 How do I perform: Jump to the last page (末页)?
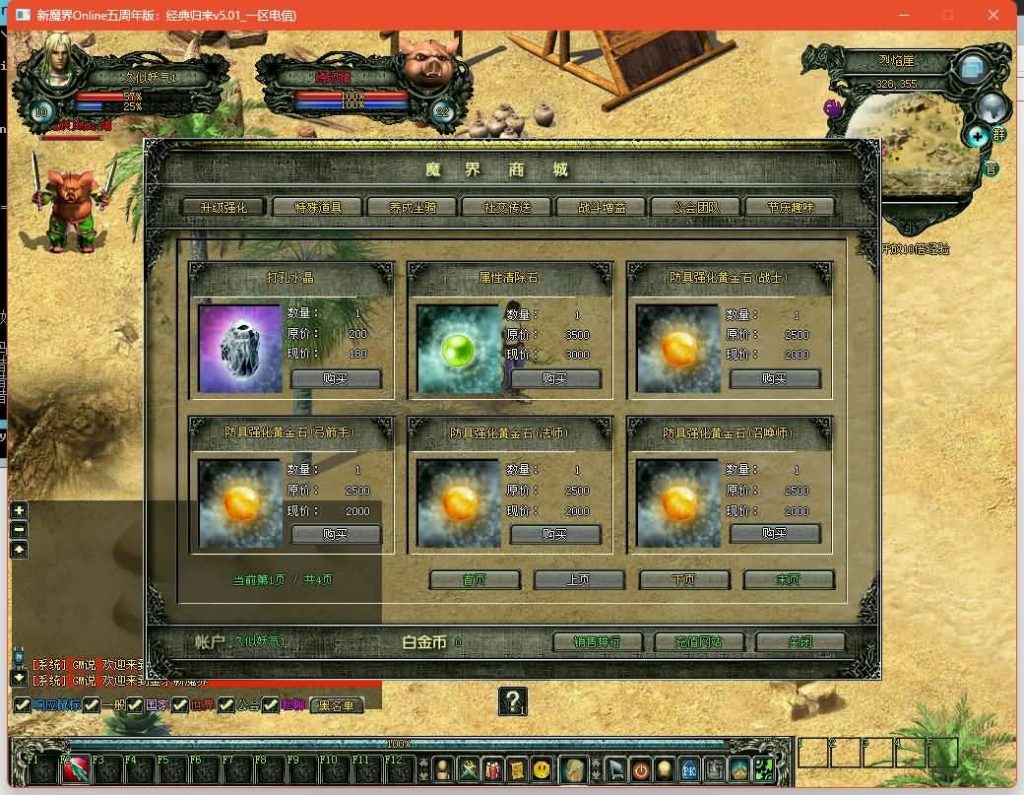pos(788,580)
